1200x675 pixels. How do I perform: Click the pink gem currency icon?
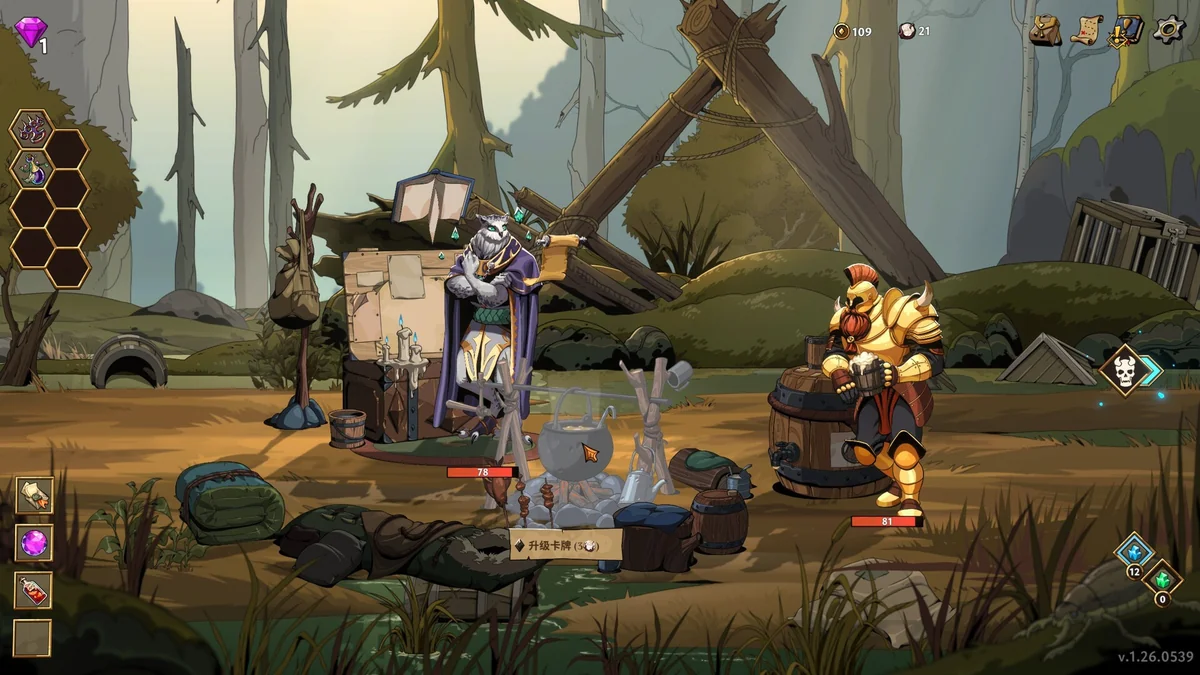click(30, 31)
